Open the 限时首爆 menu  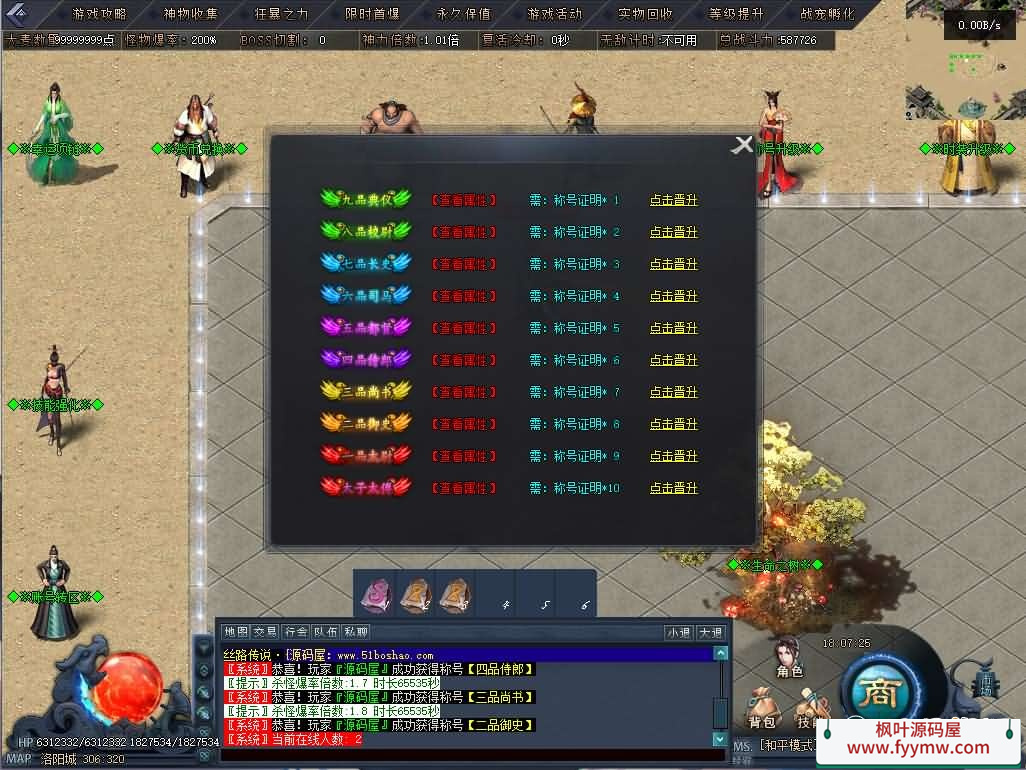coord(373,14)
